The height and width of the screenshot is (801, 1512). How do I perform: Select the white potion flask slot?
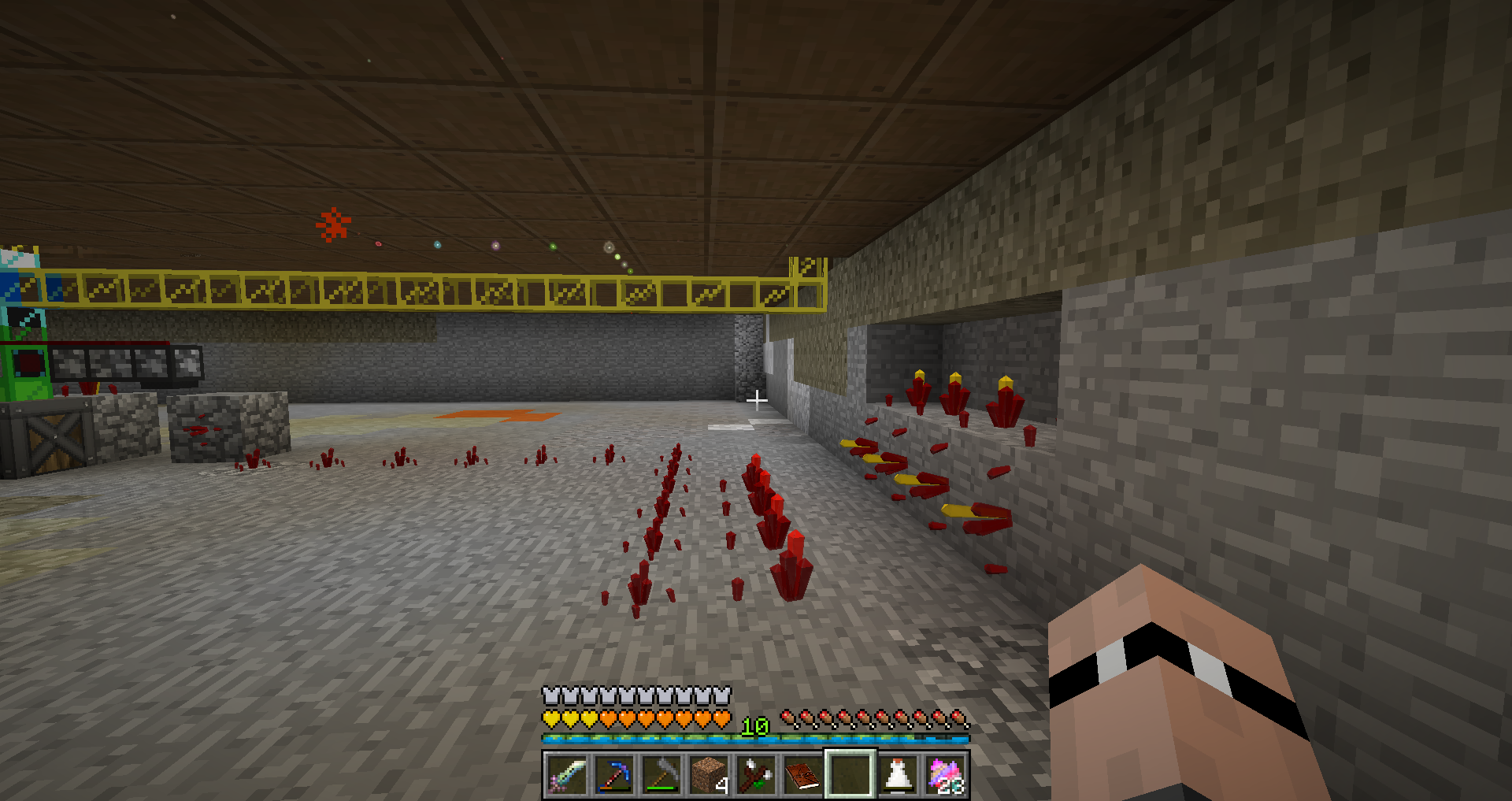coord(898,774)
